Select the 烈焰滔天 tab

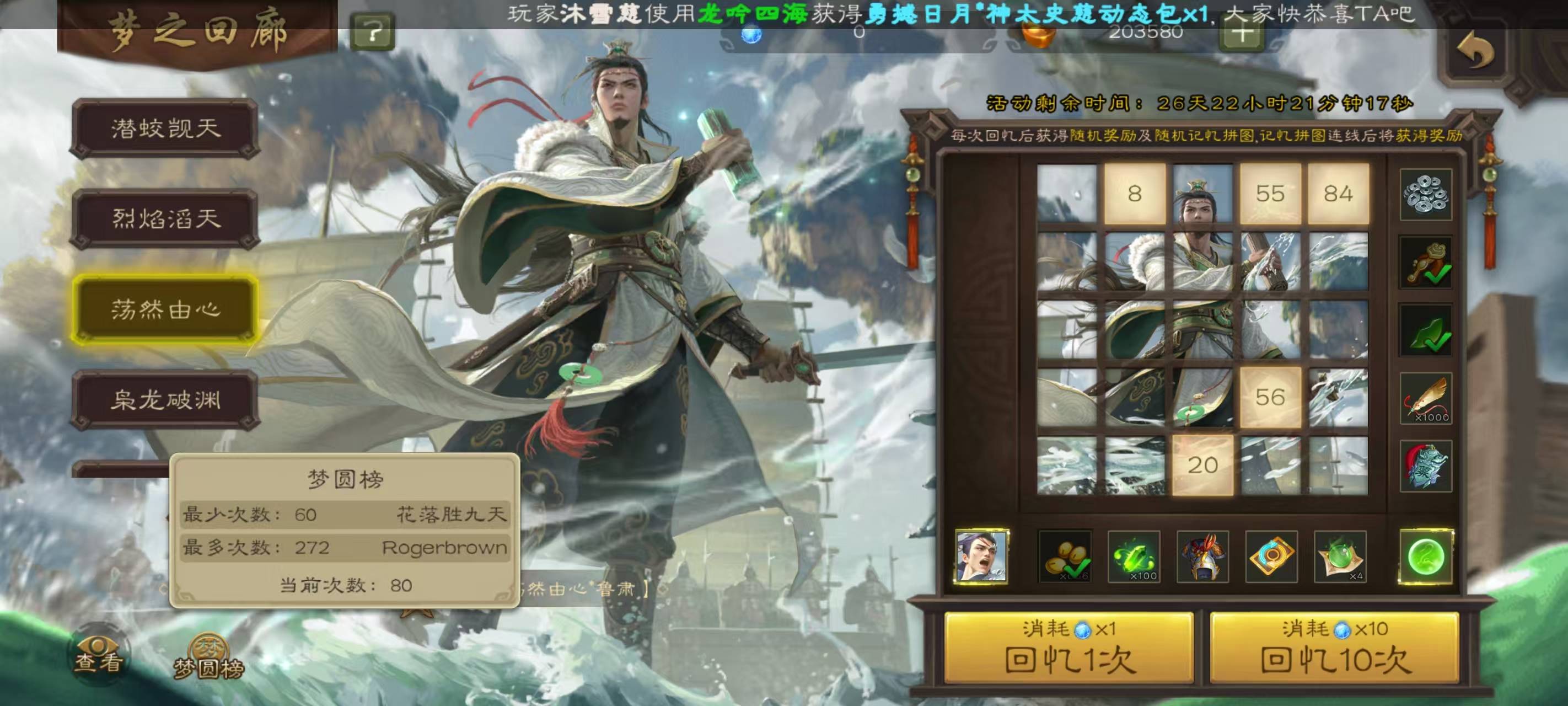165,218
